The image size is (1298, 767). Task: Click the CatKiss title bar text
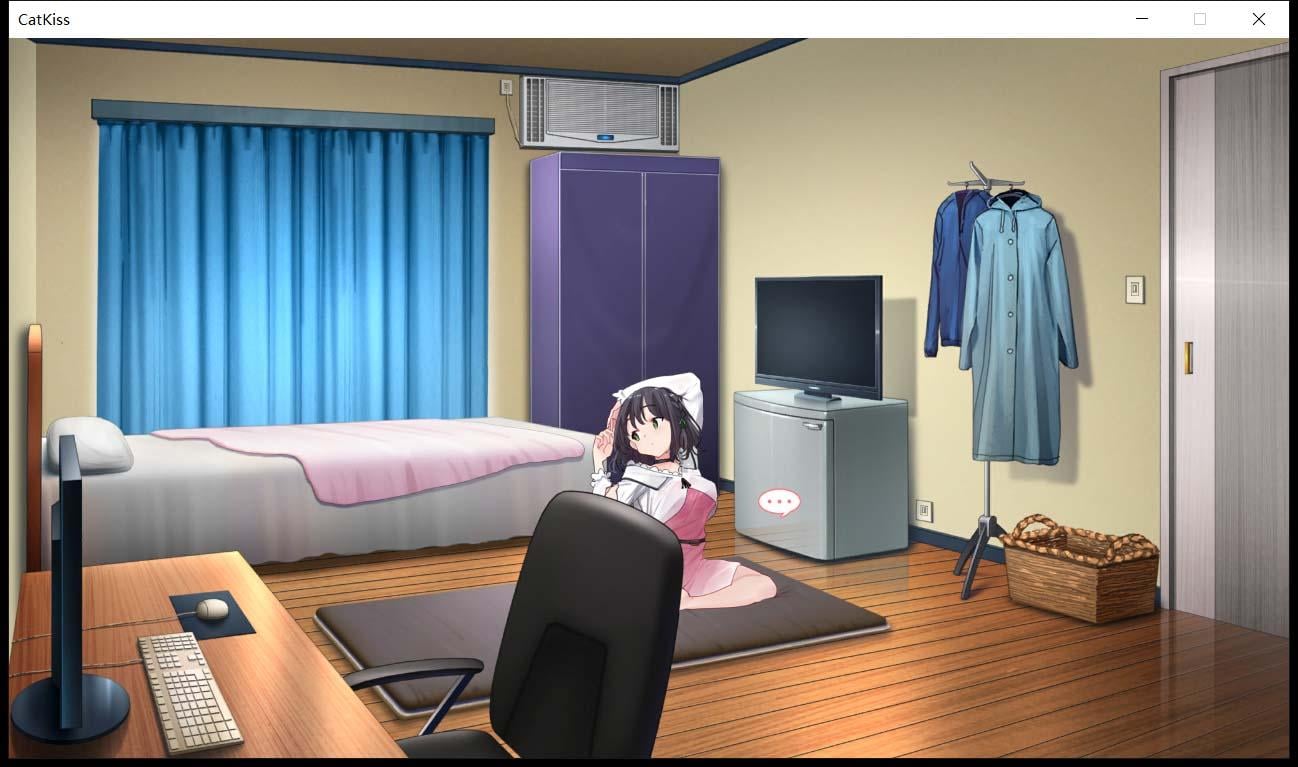[45, 19]
